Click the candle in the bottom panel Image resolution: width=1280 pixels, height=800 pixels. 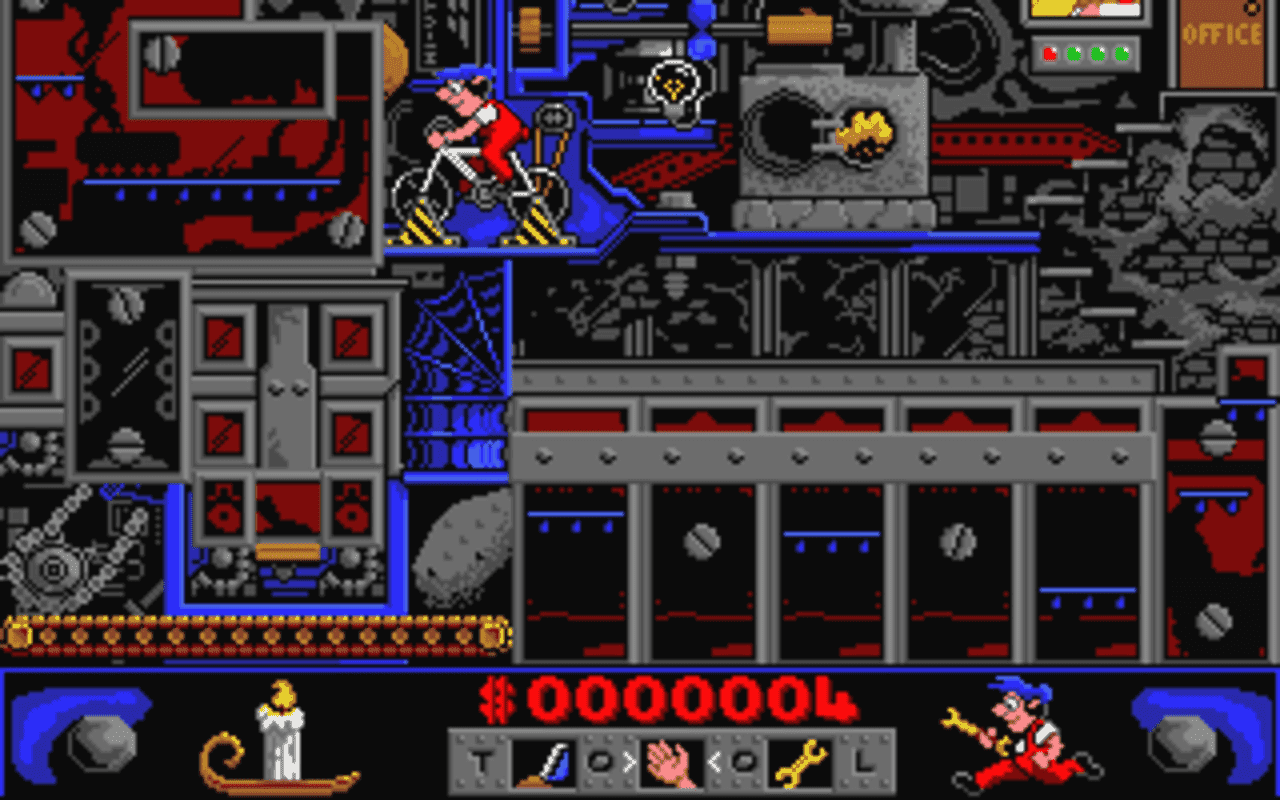[x=283, y=740]
